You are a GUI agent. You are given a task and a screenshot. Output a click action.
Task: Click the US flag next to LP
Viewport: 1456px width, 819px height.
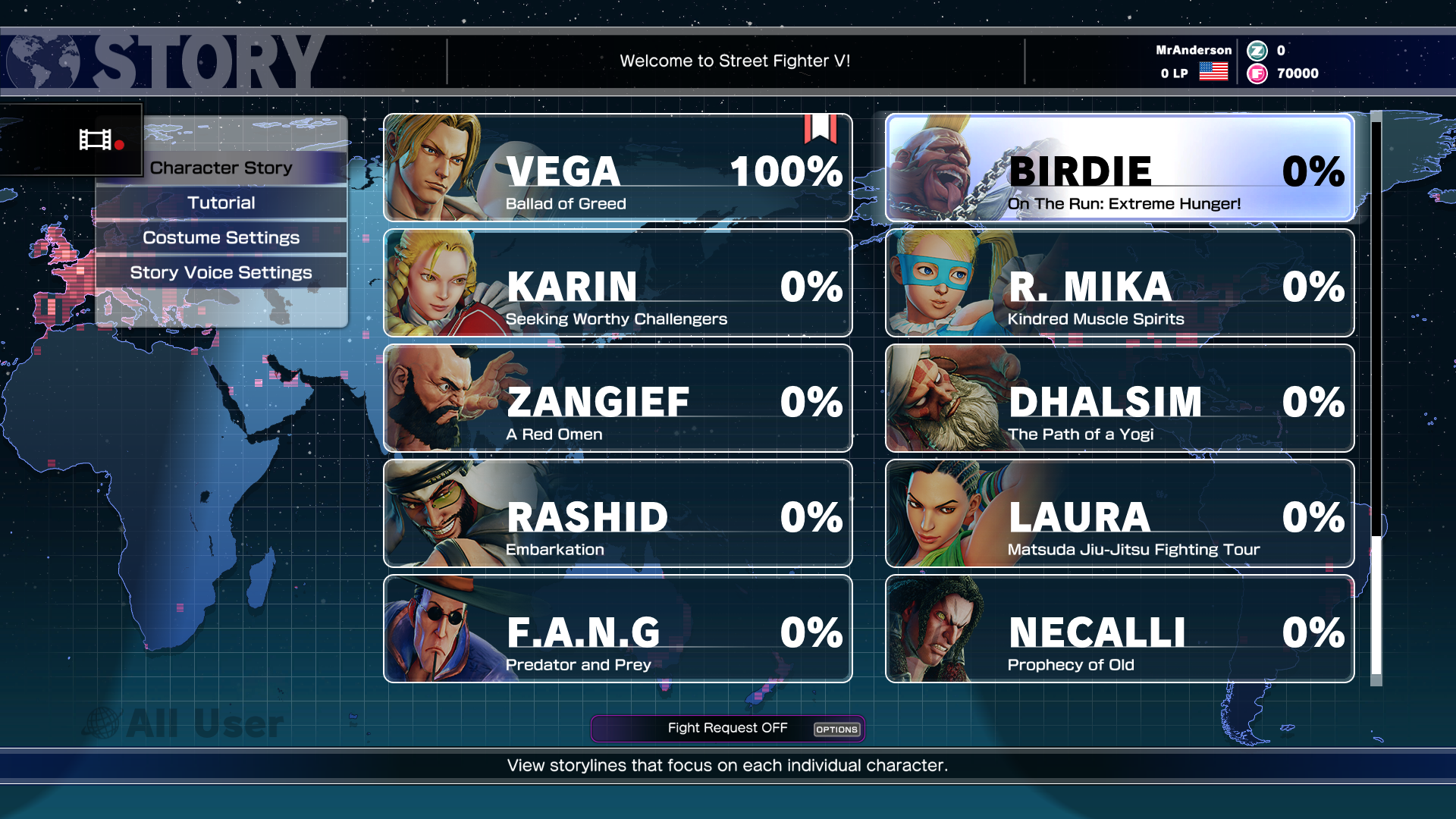point(1213,72)
